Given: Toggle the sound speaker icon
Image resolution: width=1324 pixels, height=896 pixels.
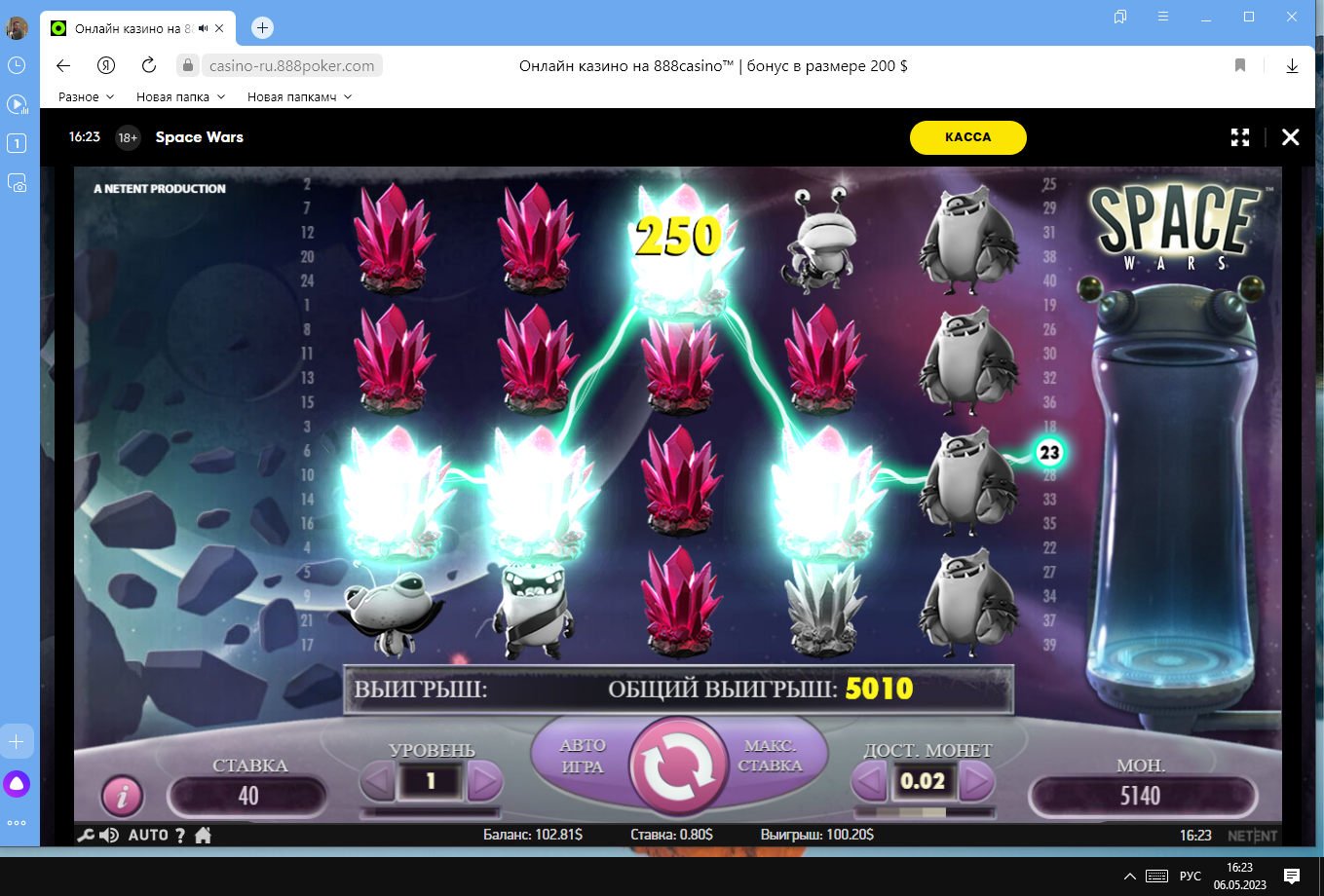Looking at the screenshot, I should pos(109,836).
